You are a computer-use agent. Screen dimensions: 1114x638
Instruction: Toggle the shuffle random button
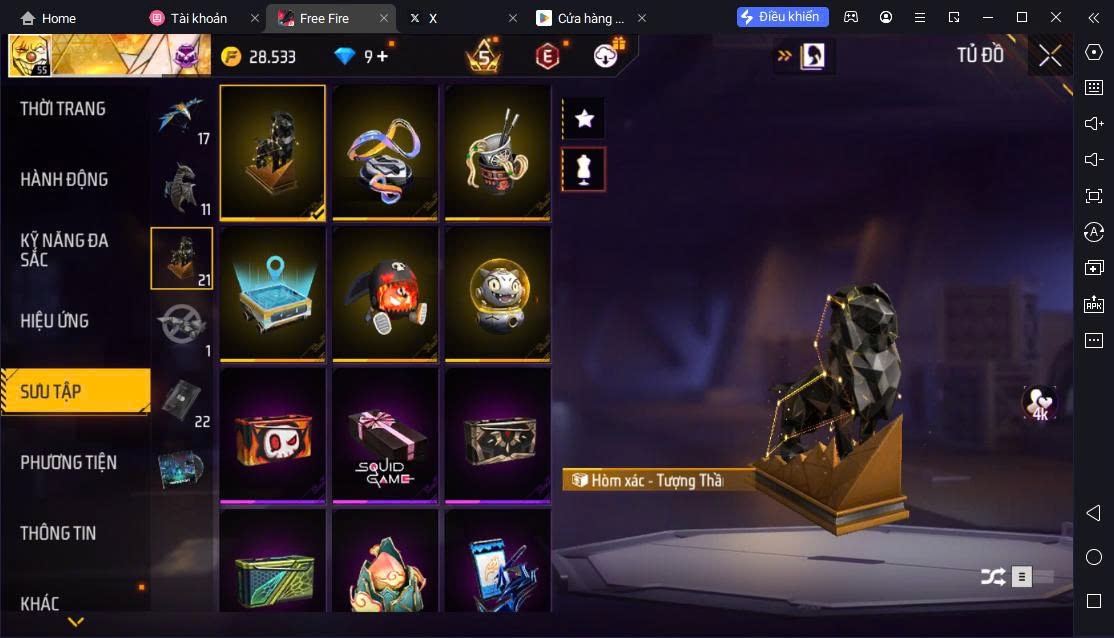[x=992, y=576]
